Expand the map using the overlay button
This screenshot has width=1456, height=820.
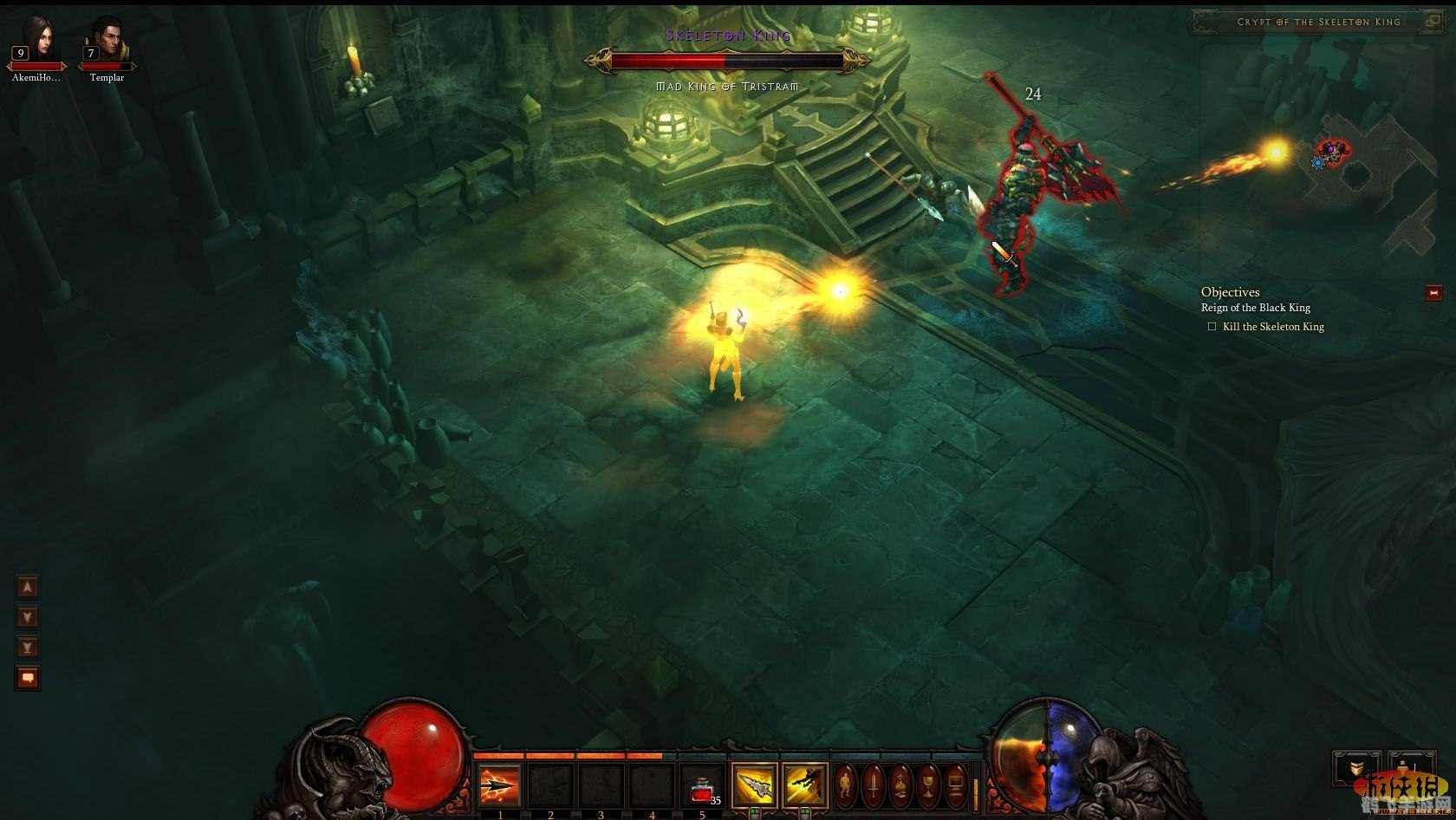[x=1433, y=22]
